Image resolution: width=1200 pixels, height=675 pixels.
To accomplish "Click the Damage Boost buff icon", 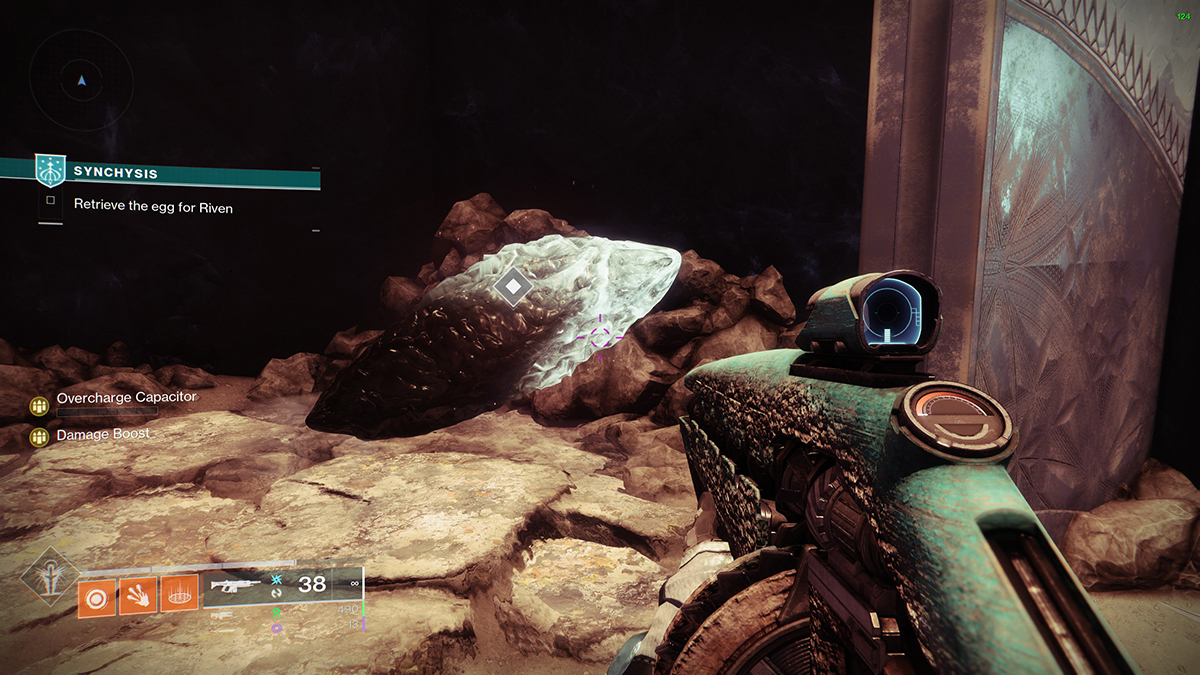I will (39, 436).
